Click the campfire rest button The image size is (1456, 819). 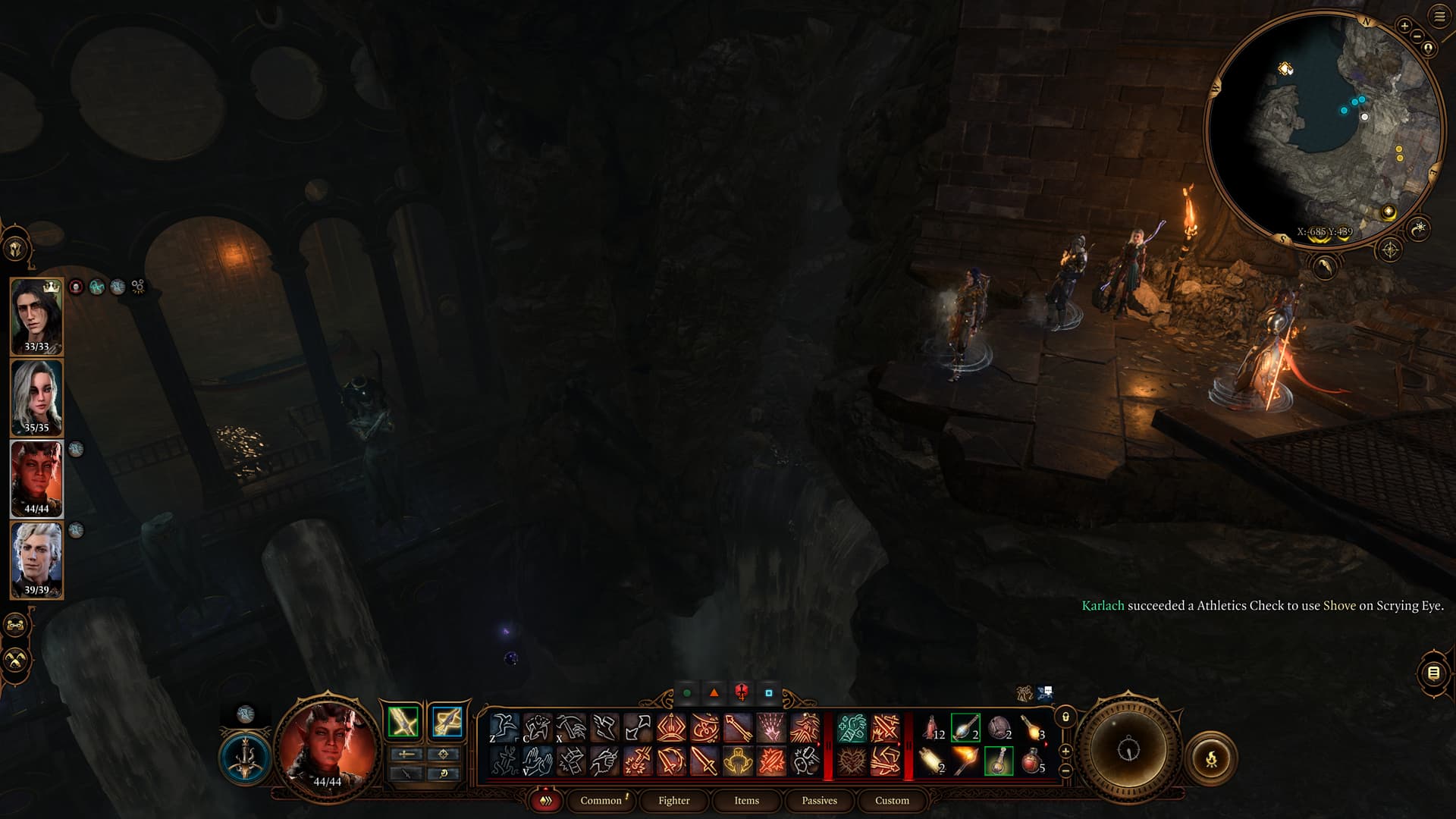click(x=1211, y=758)
